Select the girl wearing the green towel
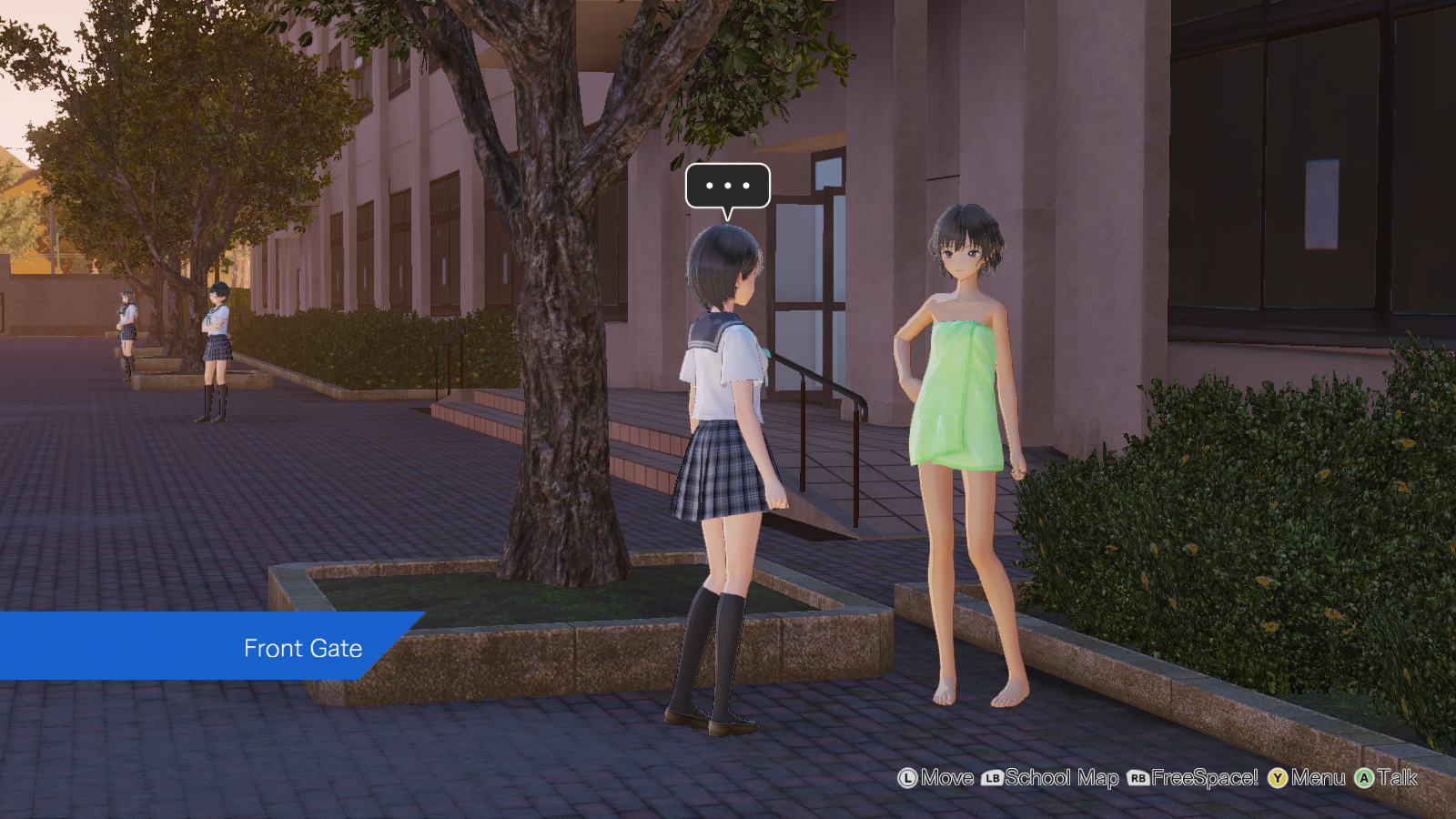1456x819 pixels. pos(960,391)
